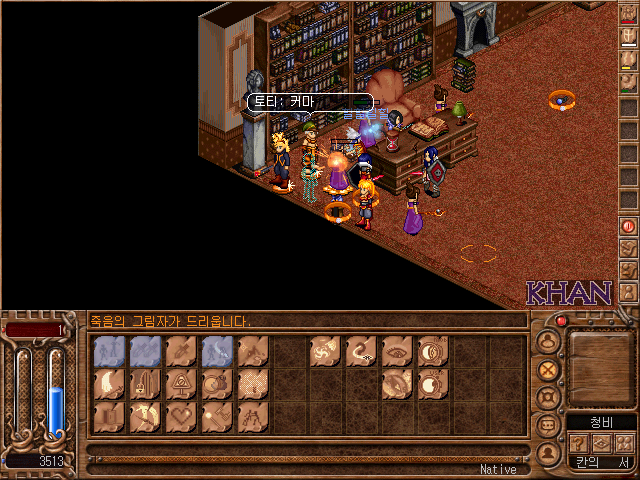Open the chat speech bubble button
This screenshot has height=480, width=640.
(x=548, y=424)
